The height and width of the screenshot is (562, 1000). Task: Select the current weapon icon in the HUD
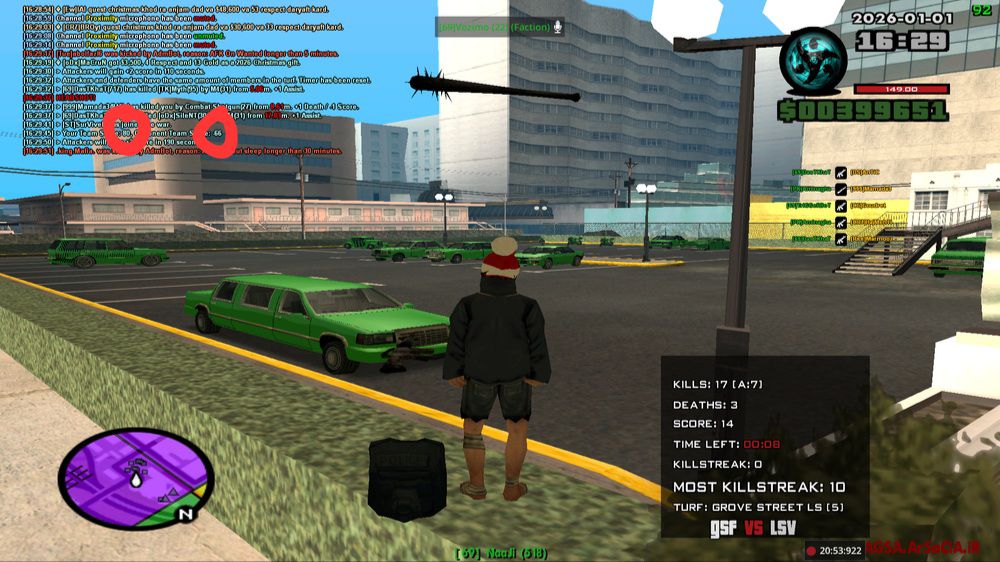click(812, 62)
